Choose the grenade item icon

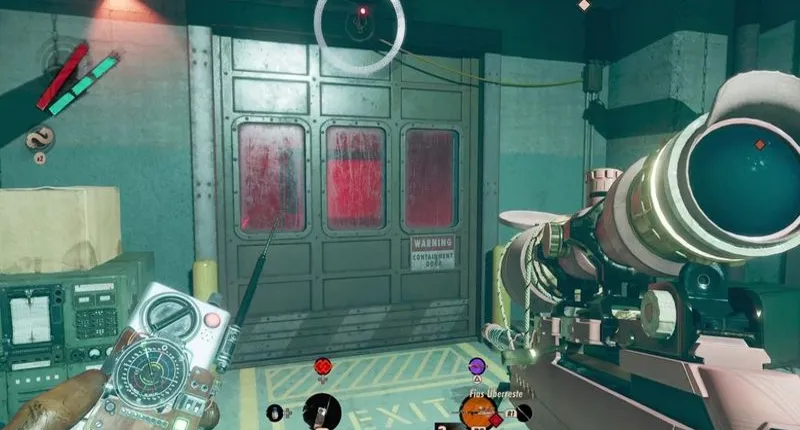275,411
